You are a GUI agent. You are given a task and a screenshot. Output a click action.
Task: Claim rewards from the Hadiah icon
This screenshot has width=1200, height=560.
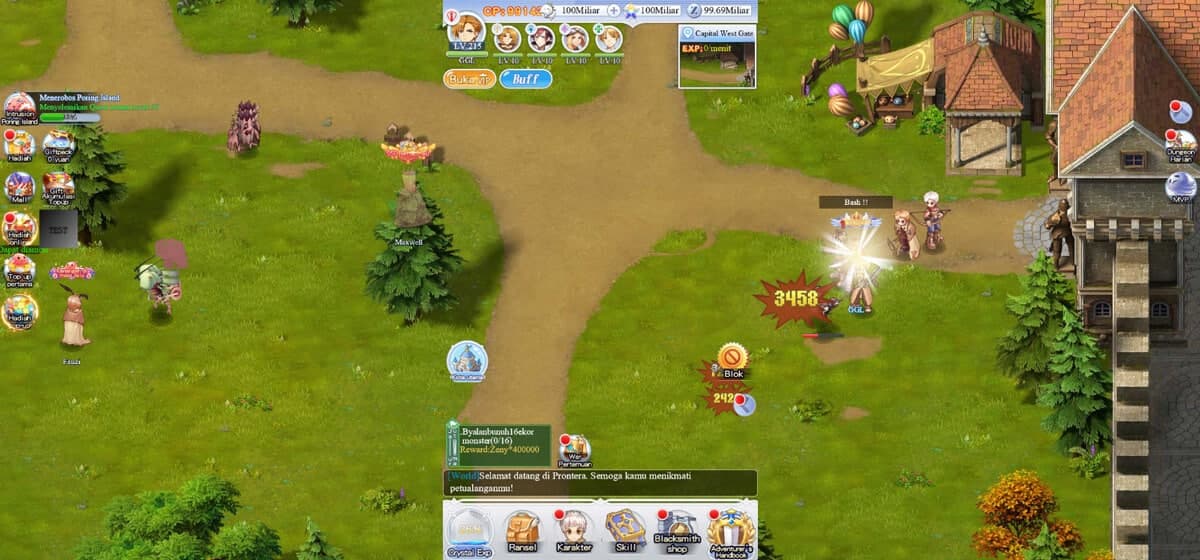click(x=19, y=146)
